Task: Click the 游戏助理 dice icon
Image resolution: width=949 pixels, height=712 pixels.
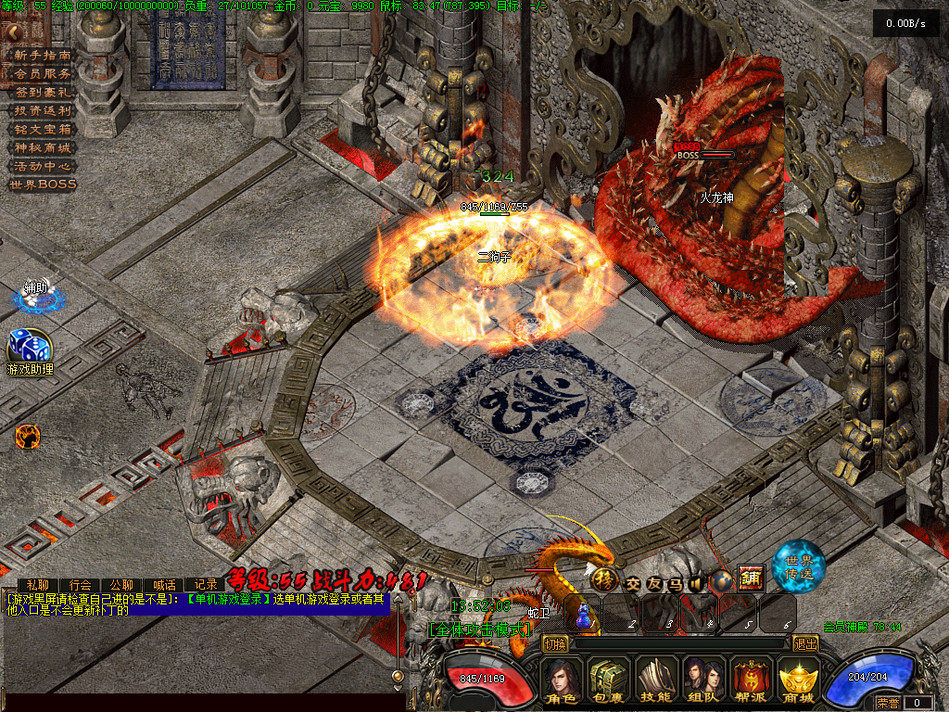Action: [x=26, y=347]
